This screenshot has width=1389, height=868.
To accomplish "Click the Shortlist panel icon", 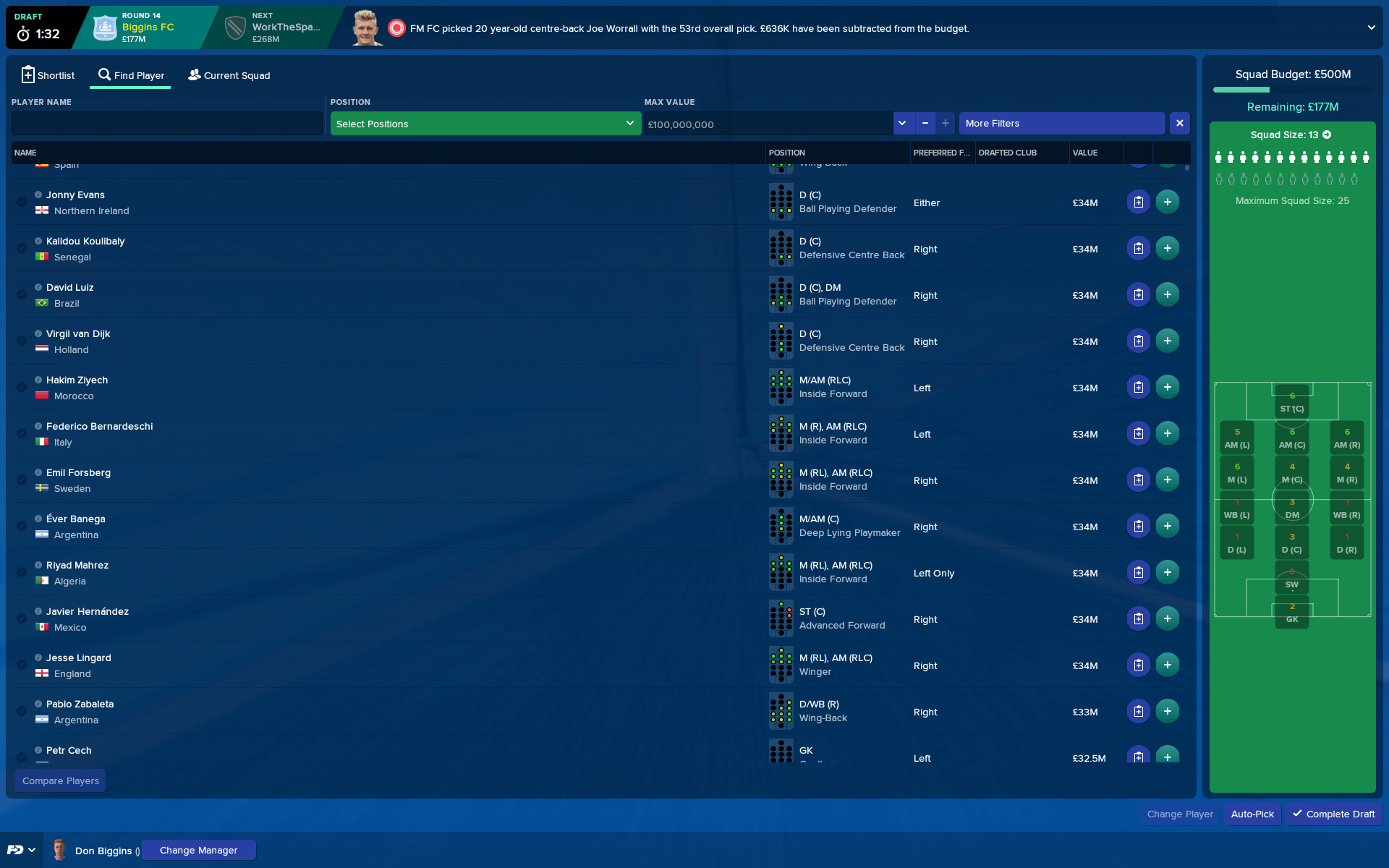I will click(x=27, y=75).
